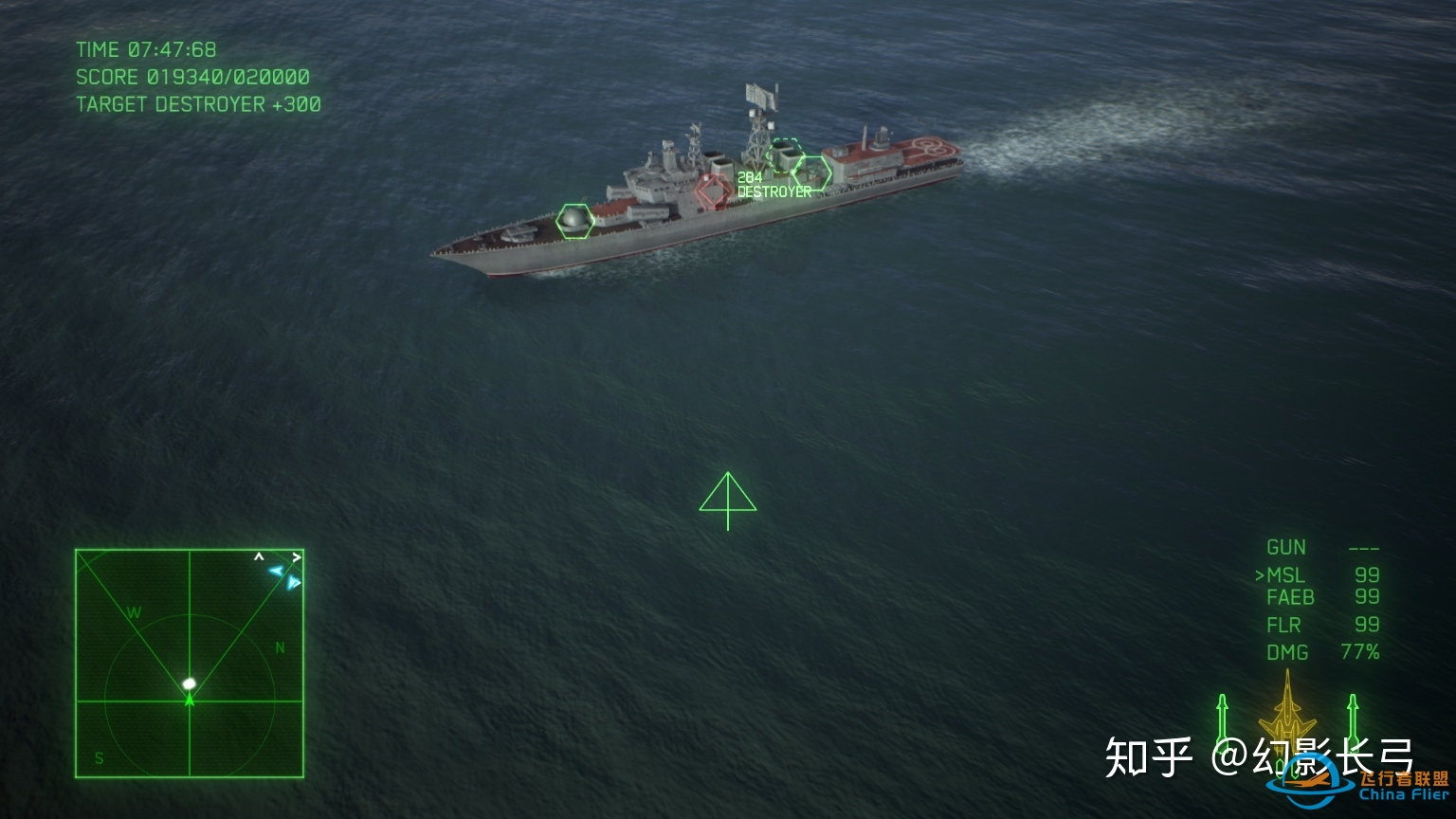Select the left green missile indicator icon
The image size is (1456, 819).
[1223, 718]
